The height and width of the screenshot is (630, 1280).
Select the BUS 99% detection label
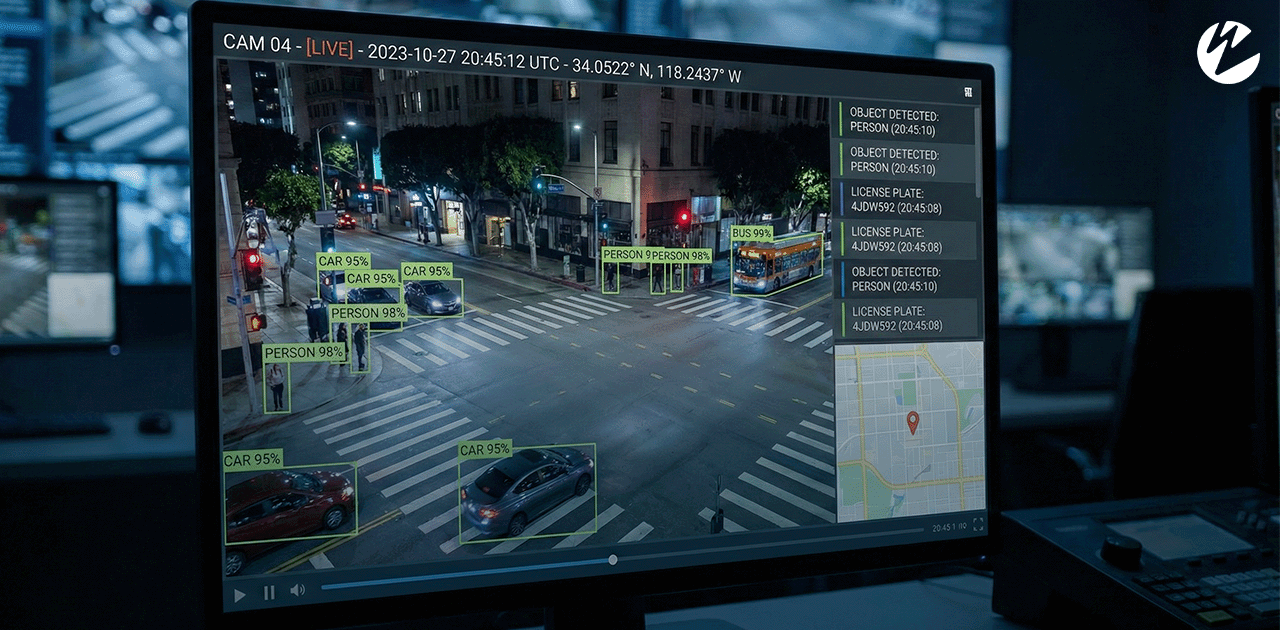[752, 233]
